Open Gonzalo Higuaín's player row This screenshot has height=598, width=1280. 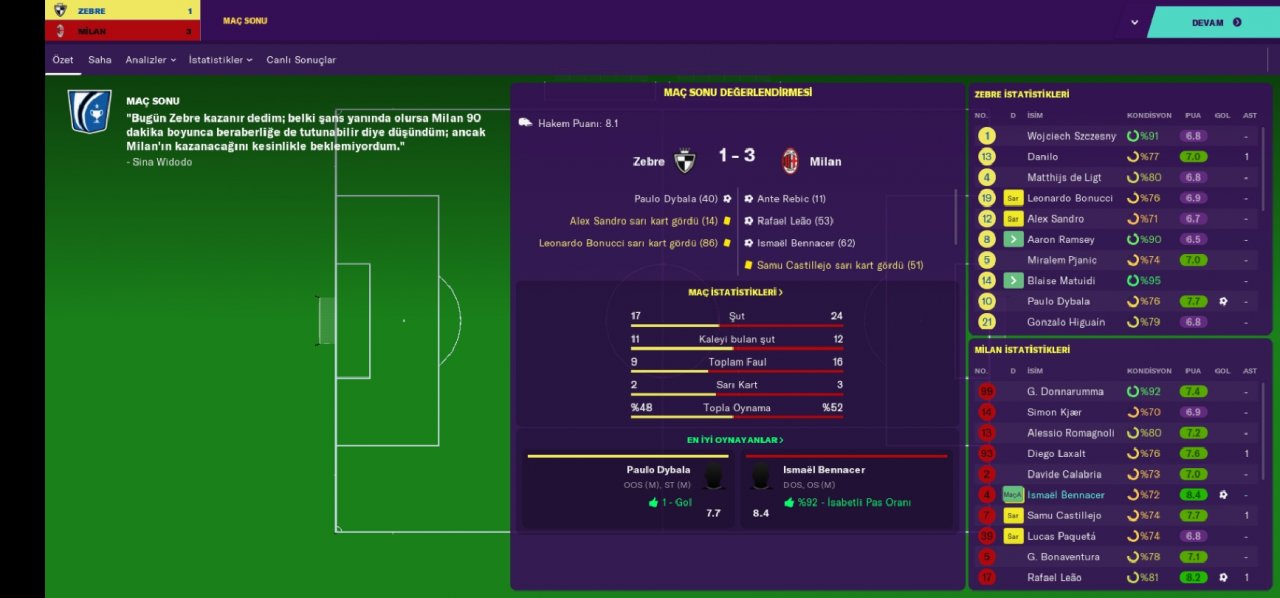tap(1066, 322)
